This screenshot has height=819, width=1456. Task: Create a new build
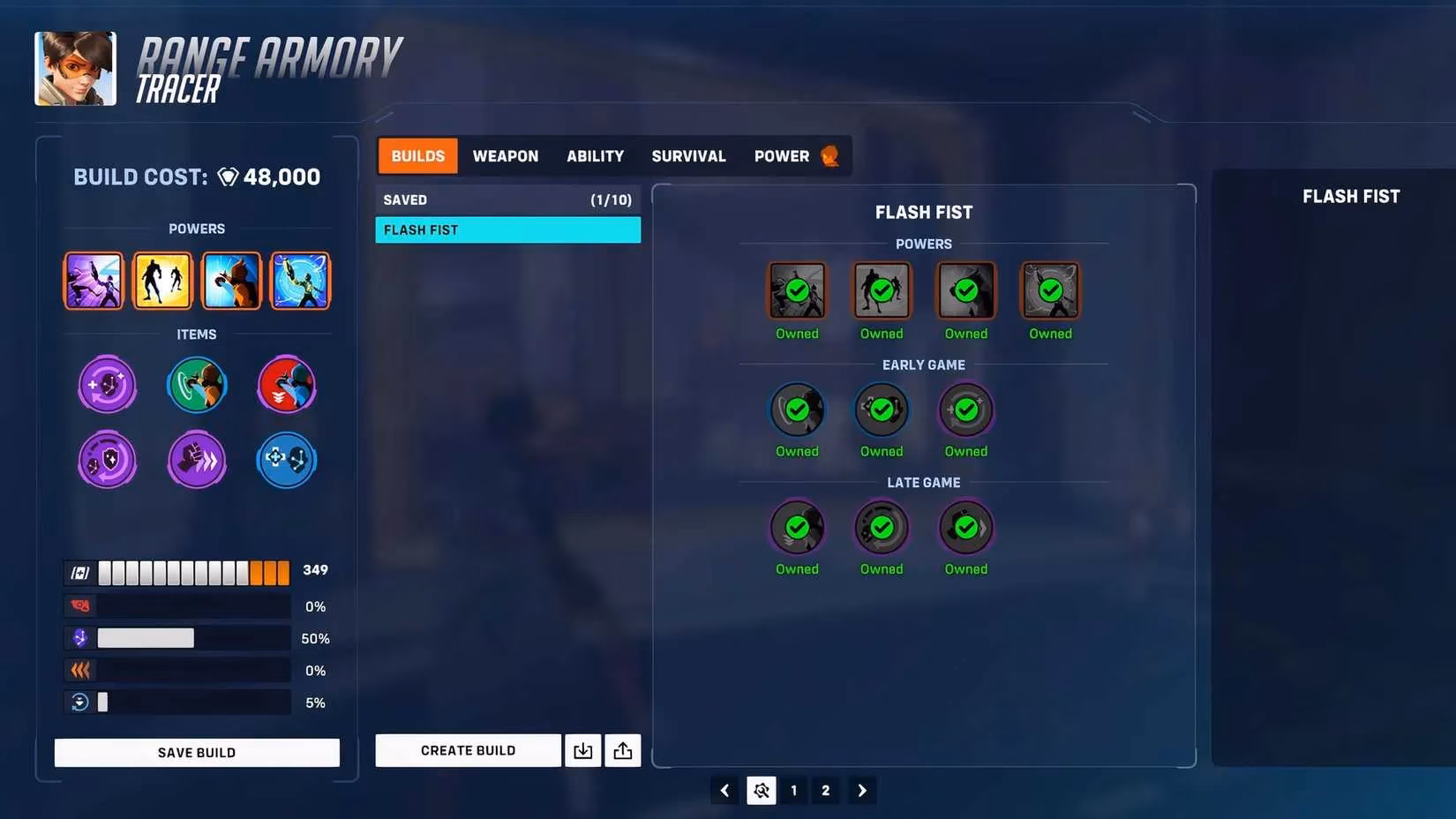point(468,751)
